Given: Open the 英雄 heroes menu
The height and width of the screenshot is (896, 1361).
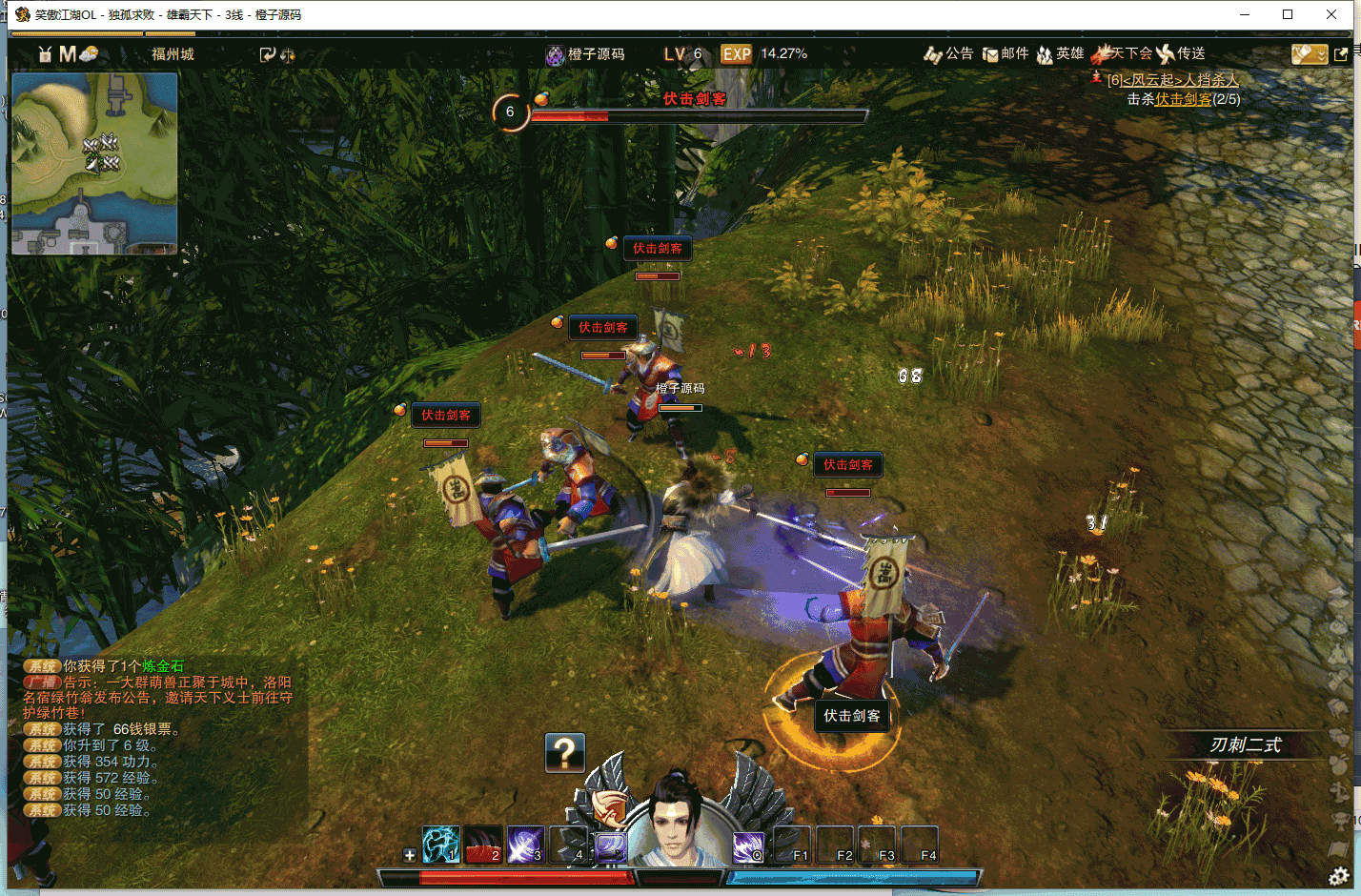Looking at the screenshot, I should 1060,54.
